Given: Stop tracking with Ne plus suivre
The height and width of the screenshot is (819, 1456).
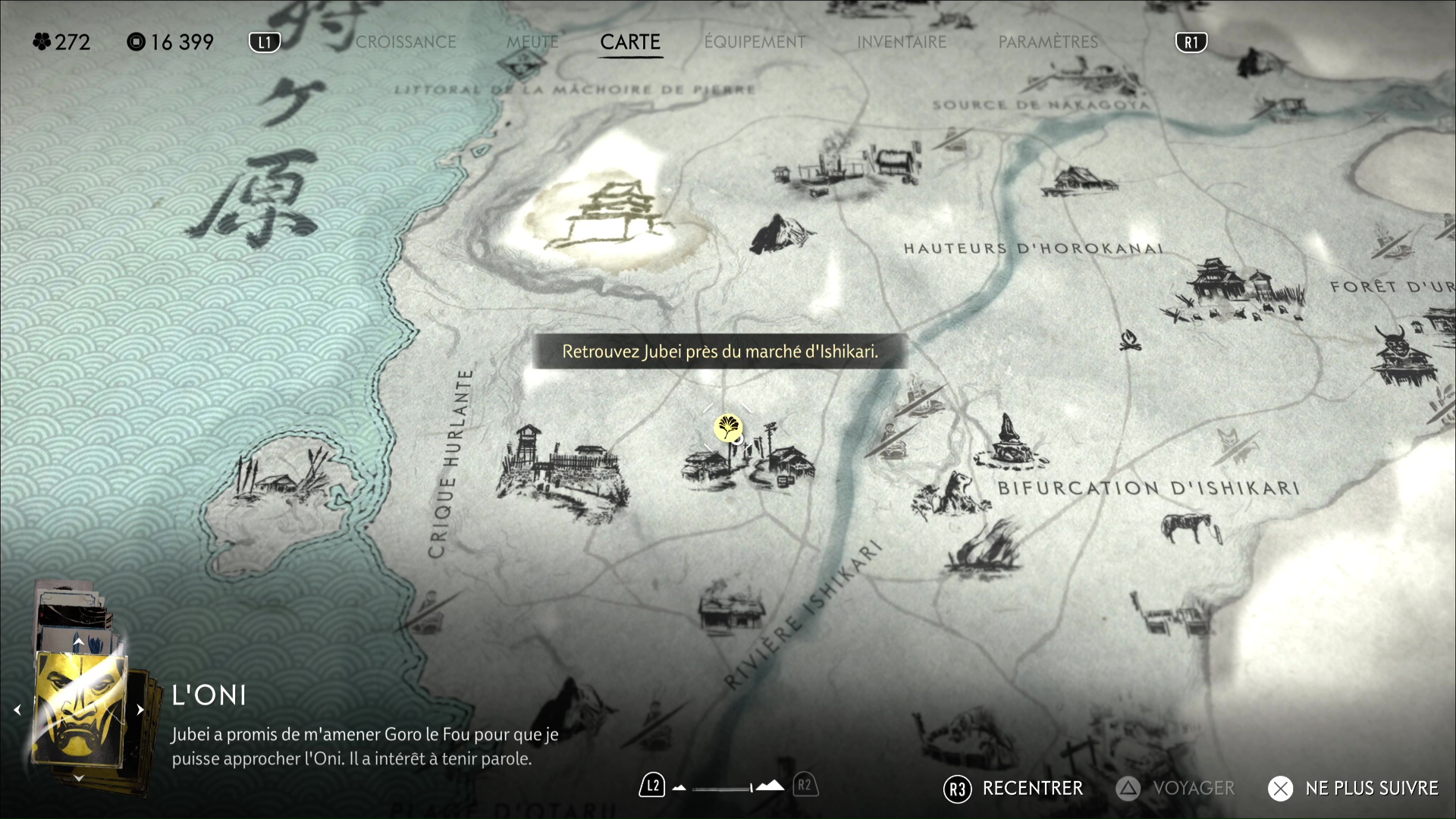Looking at the screenshot, I should (1353, 789).
